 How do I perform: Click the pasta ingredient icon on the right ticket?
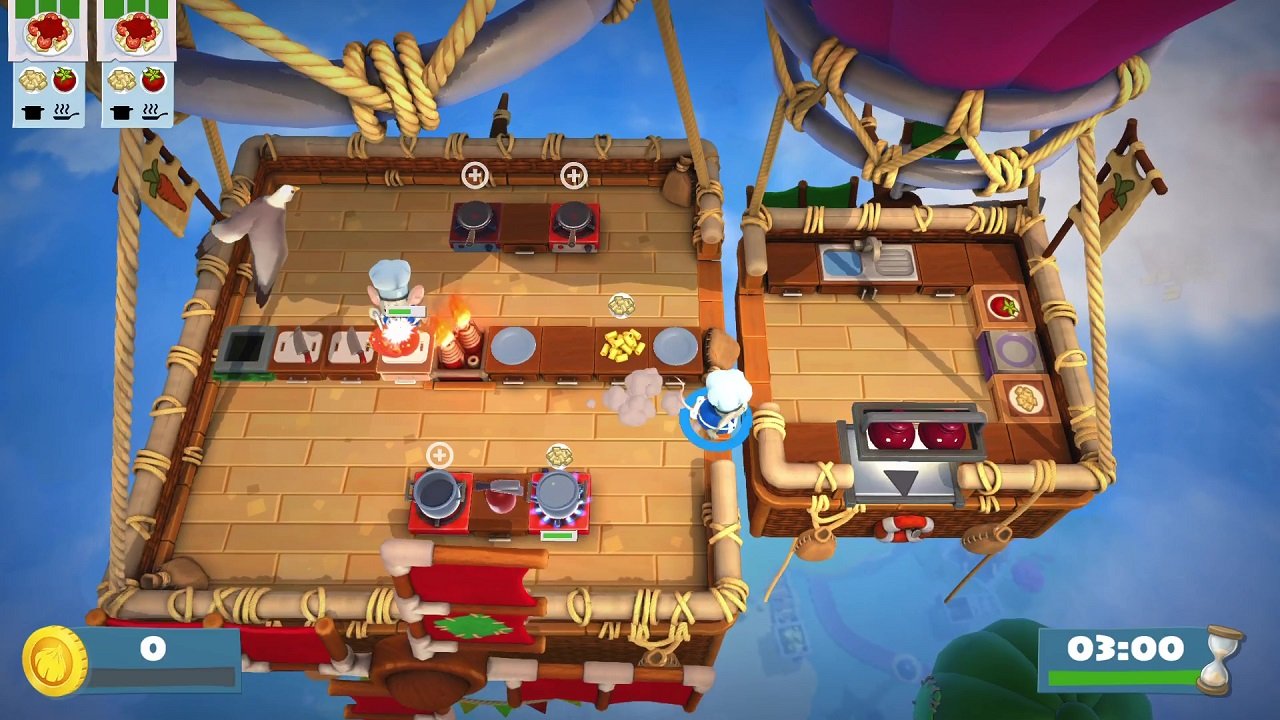[x=120, y=80]
